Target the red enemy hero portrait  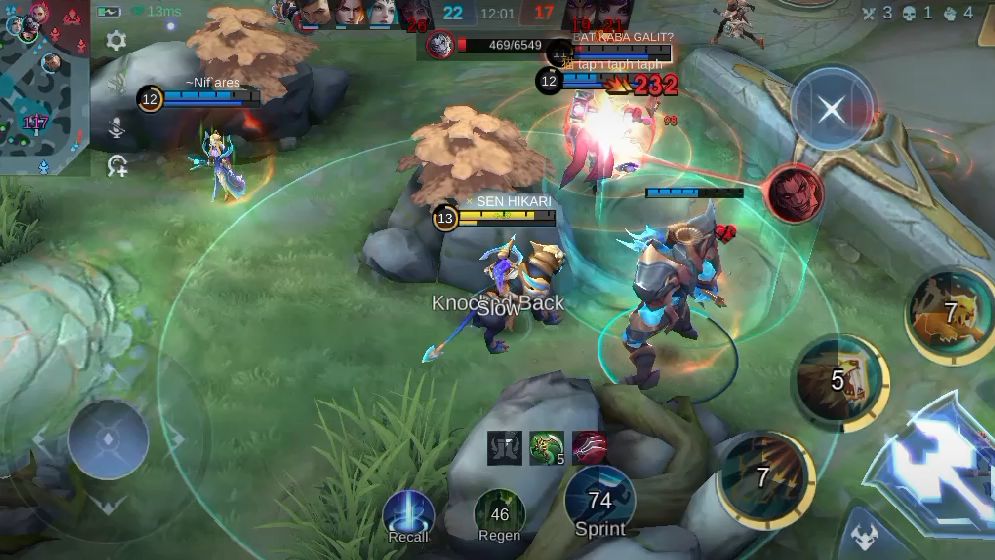[x=795, y=193]
